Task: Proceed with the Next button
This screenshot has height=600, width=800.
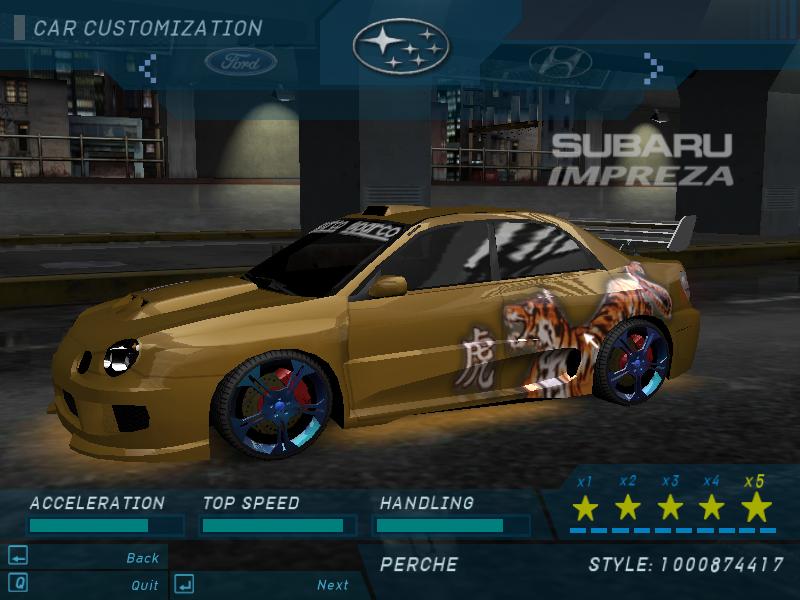Action: click(x=332, y=585)
